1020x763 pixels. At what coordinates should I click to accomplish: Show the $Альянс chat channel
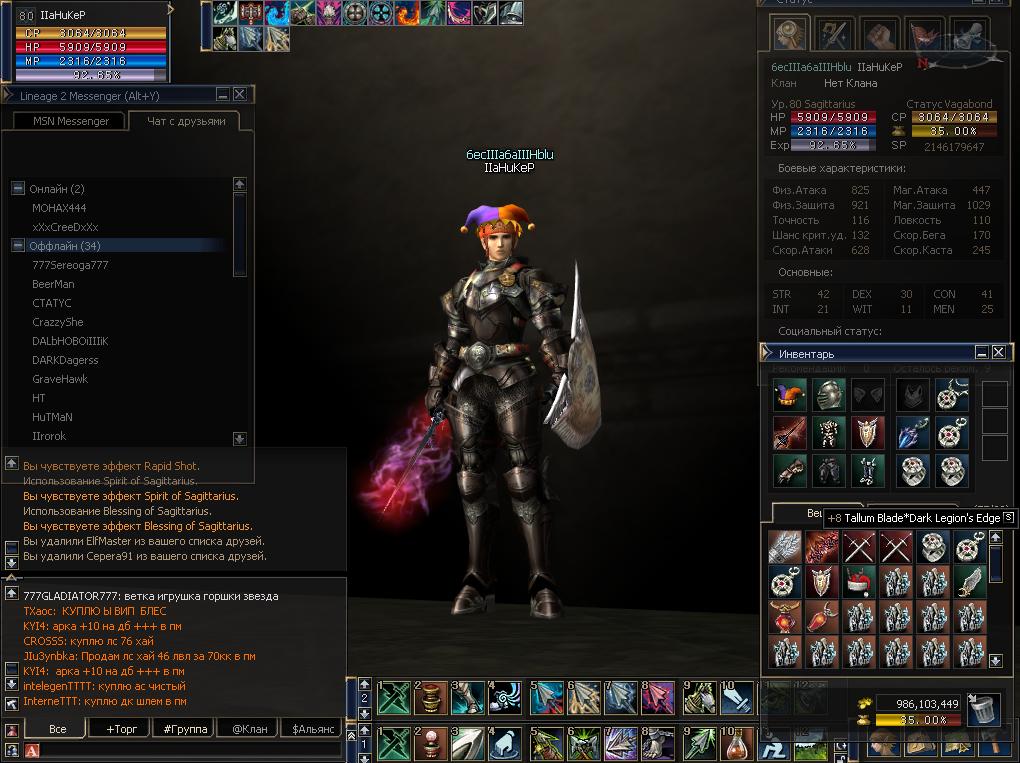click(x=312, y=729)
